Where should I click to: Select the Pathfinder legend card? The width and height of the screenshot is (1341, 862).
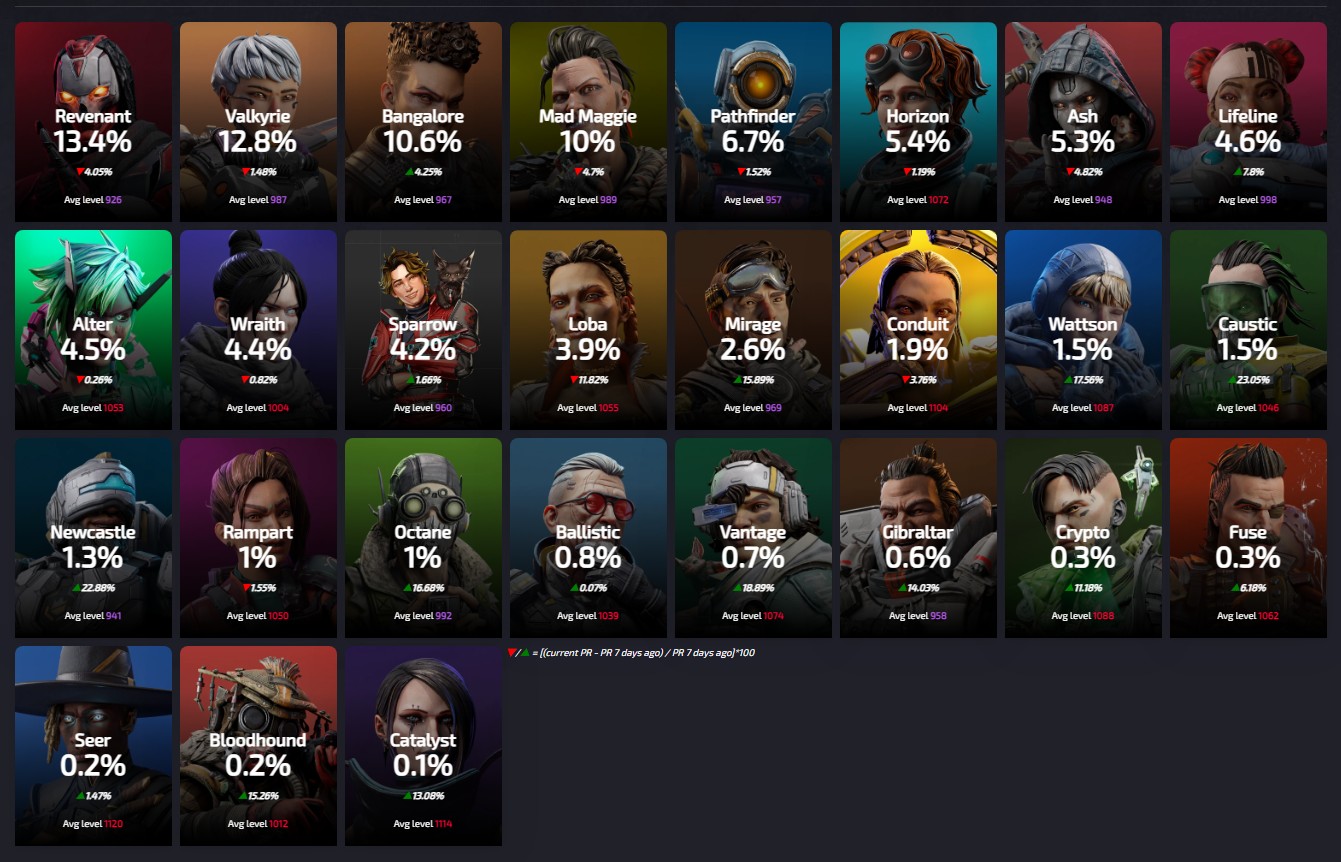coord(753,122)
